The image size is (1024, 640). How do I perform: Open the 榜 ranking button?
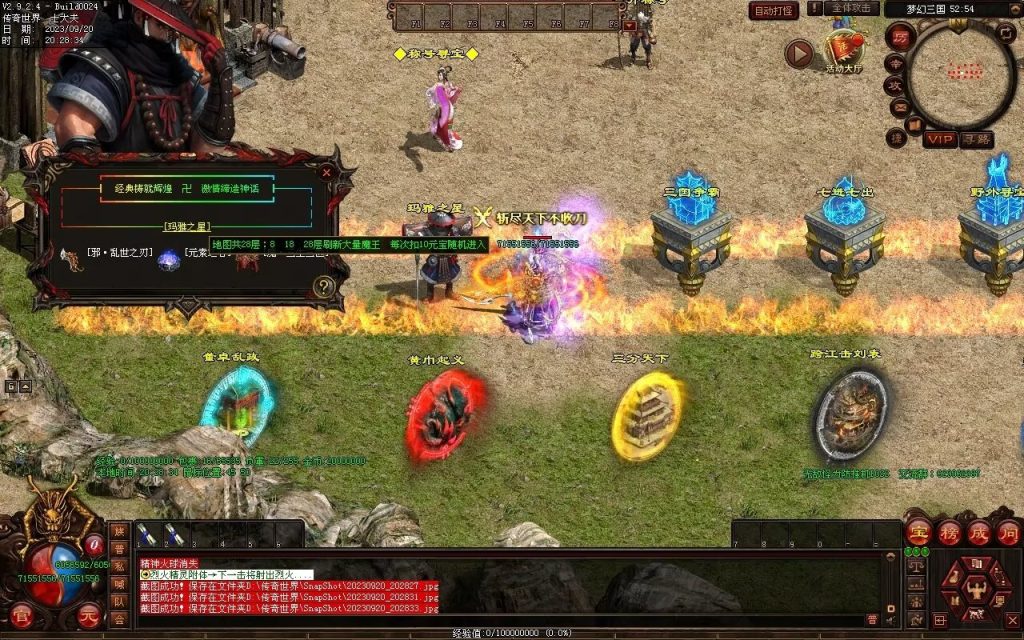(949, 531)
